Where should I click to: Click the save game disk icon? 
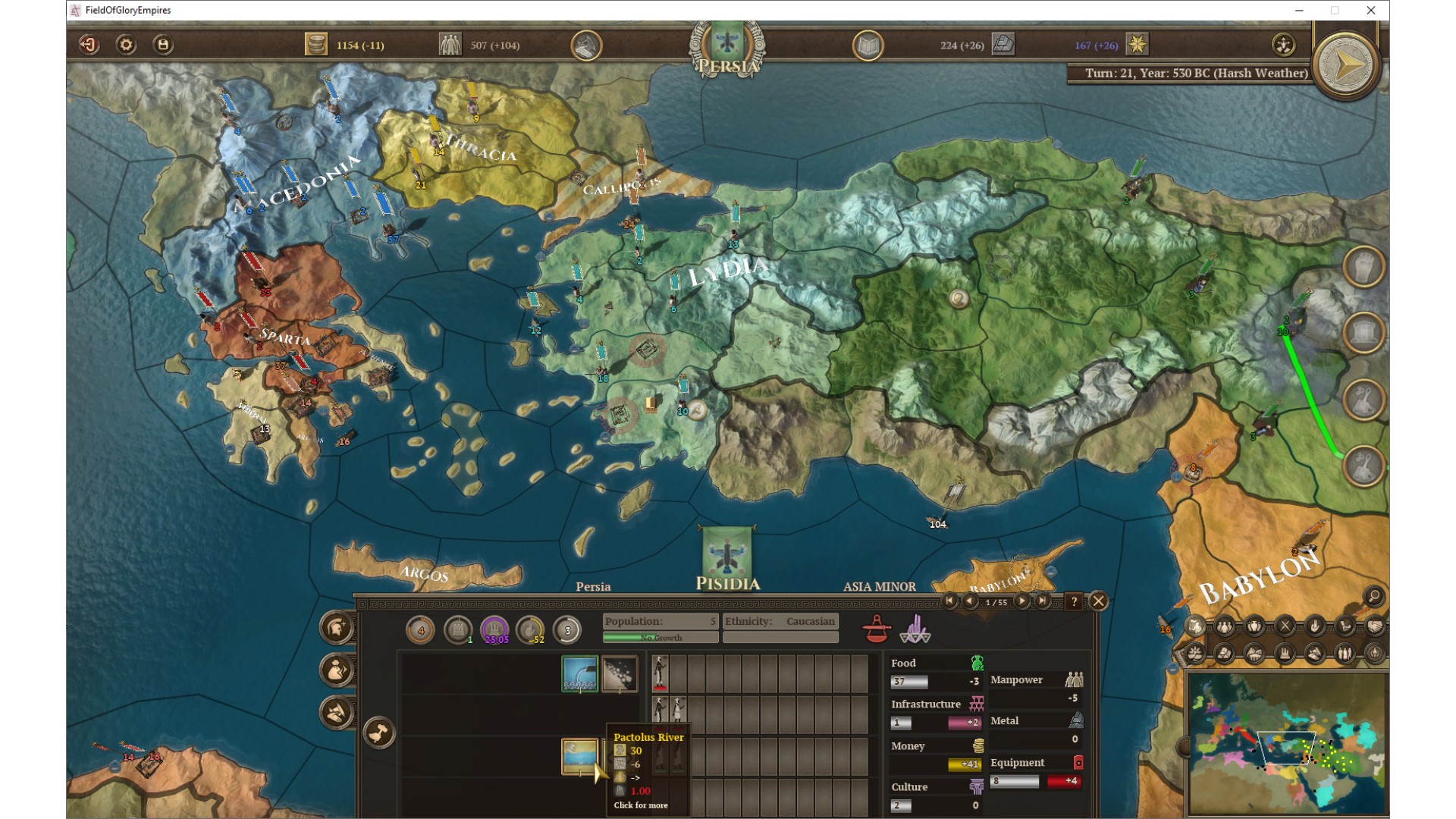point(163,45)
